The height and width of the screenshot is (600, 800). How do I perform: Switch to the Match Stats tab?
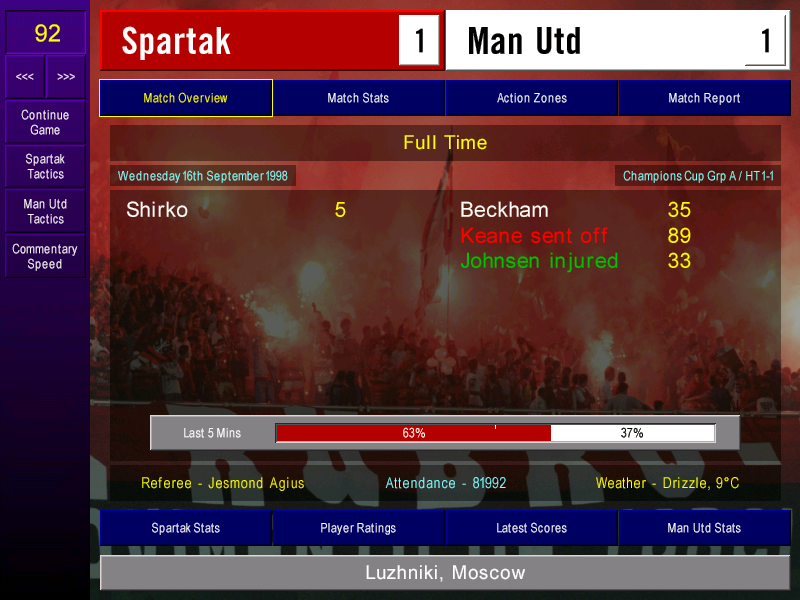358,98
